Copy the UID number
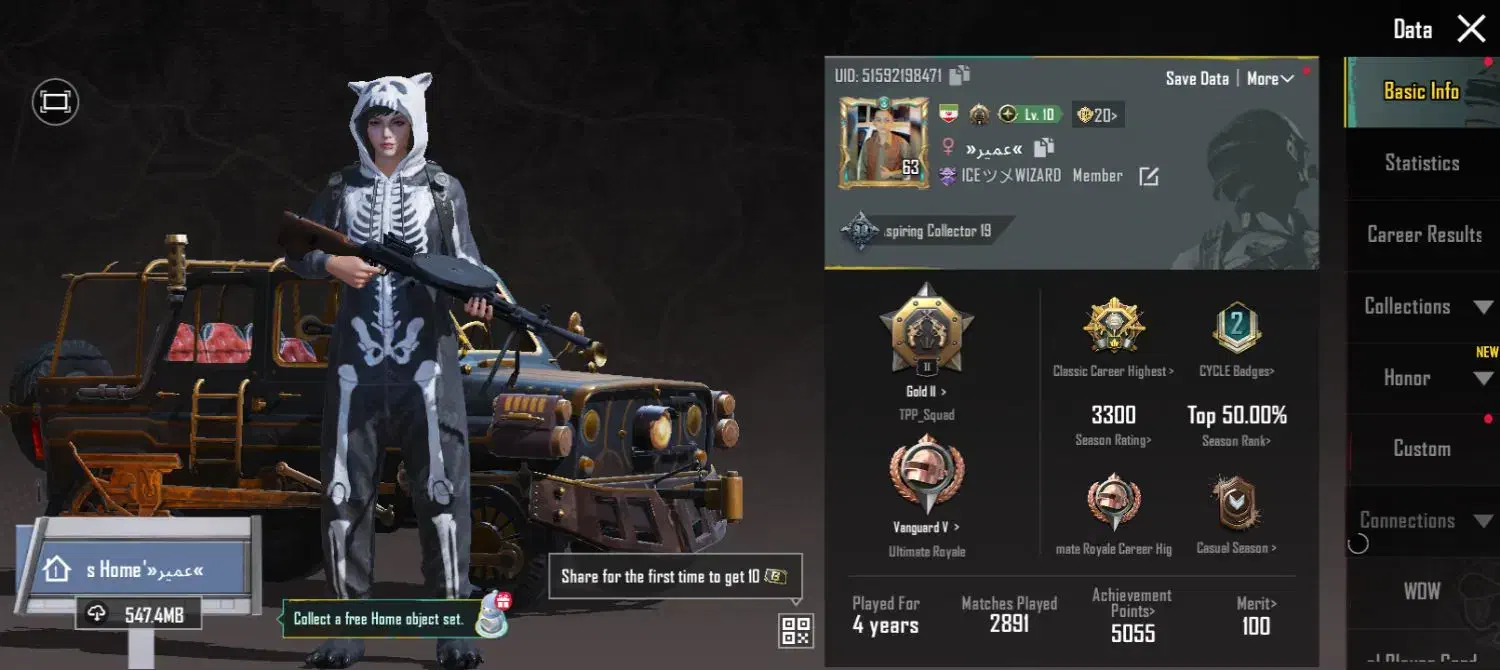Screen dimensions: 1500x670 (x=960, y=76)
